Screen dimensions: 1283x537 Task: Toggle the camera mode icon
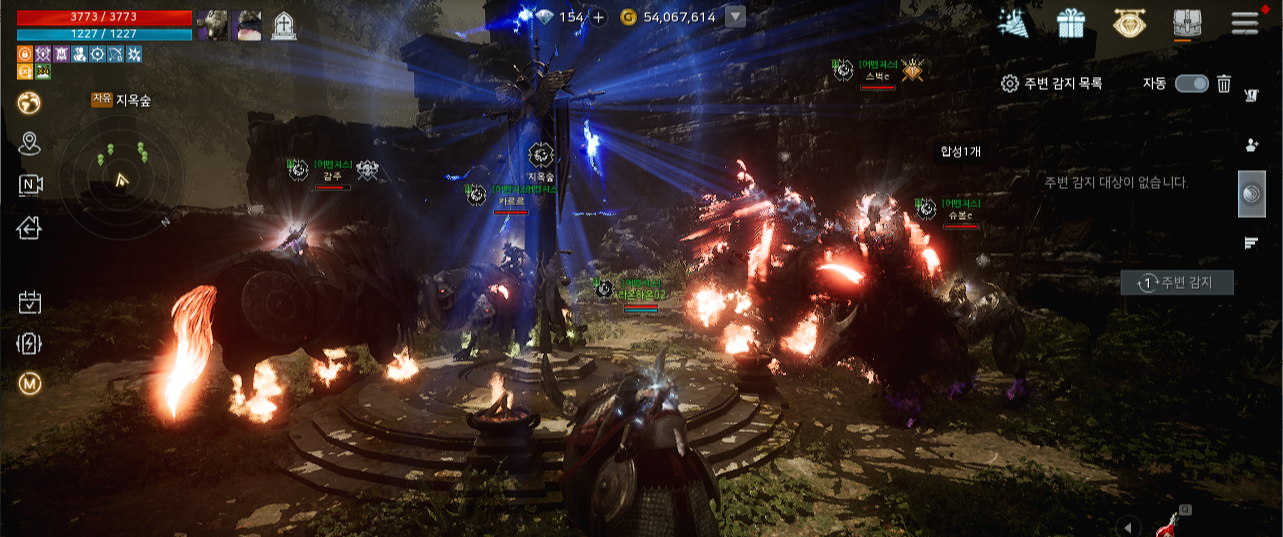[x=30, y=185]
